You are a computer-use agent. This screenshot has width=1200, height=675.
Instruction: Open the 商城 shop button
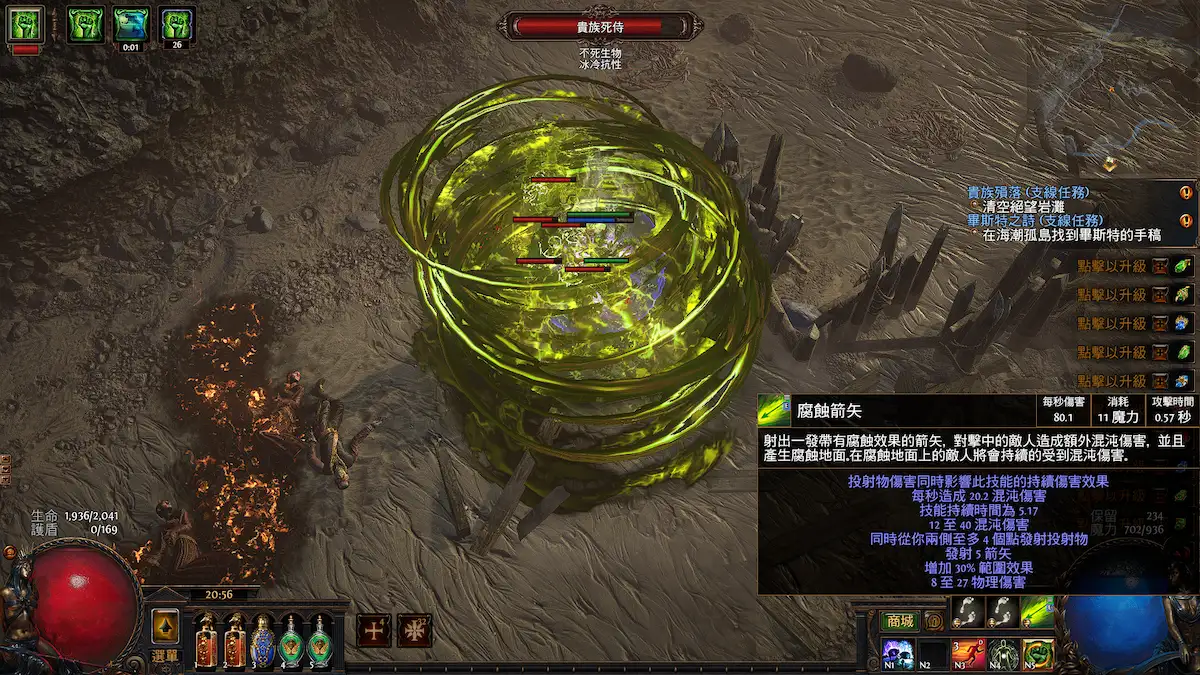[x=899, y=621]
